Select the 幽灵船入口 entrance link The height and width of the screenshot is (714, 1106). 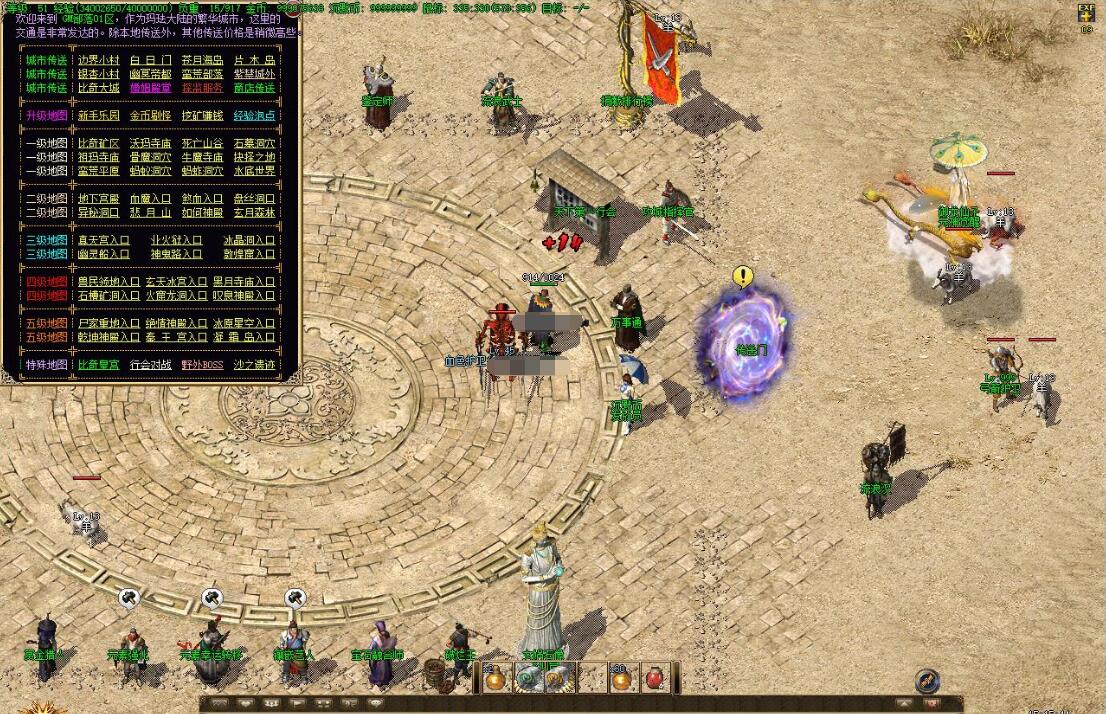104,254
